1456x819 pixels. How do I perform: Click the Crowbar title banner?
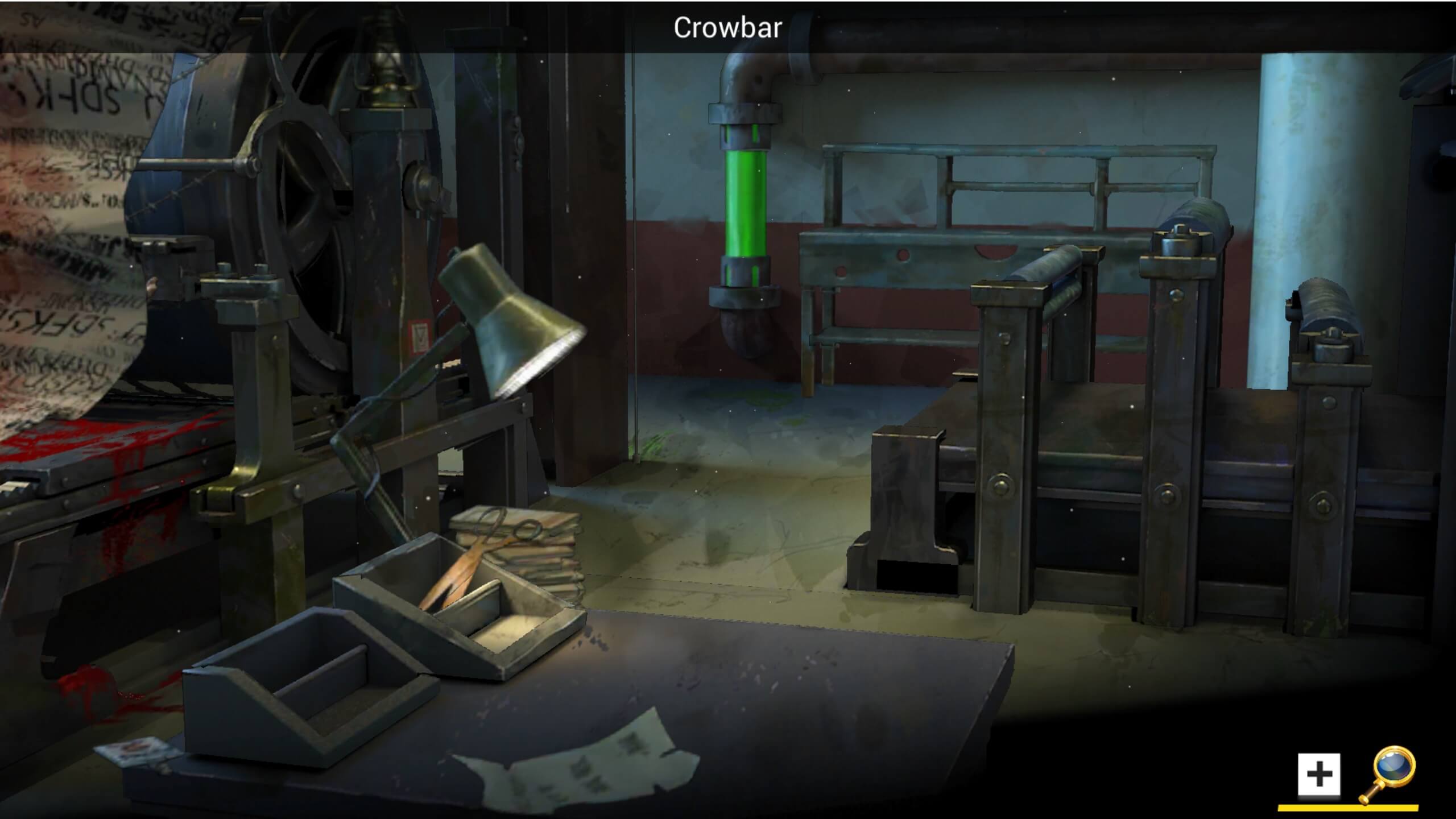[x=728, y=27]
